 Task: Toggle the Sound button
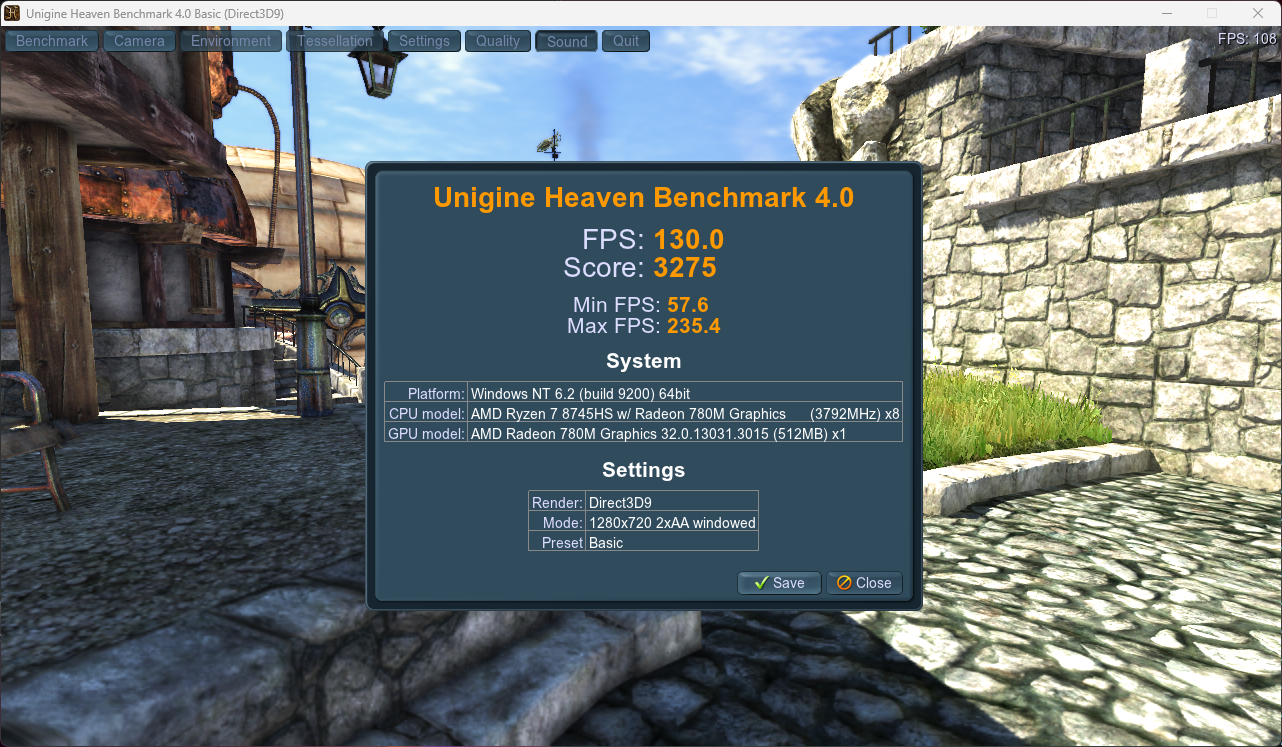click(567, 41)
